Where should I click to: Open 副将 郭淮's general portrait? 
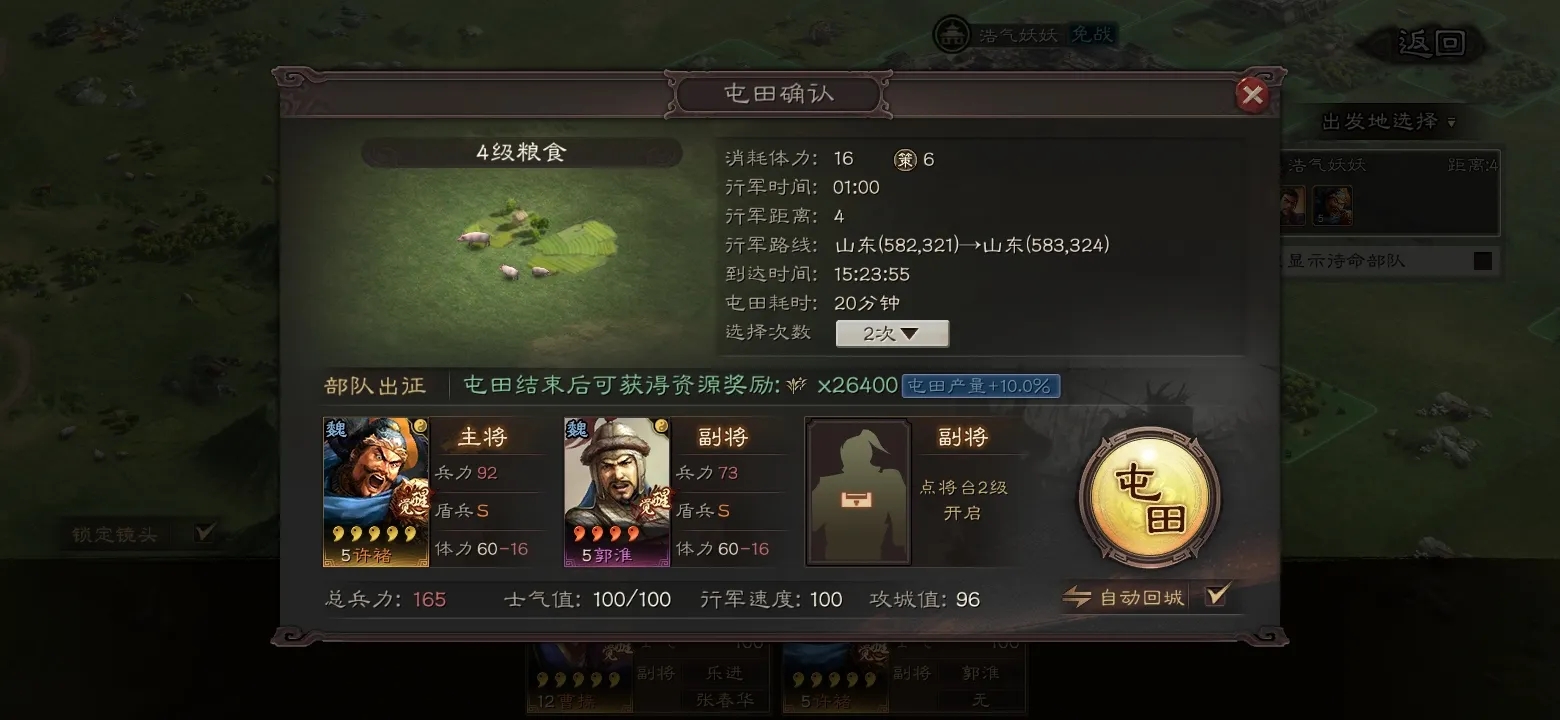[x=616, y=490]
